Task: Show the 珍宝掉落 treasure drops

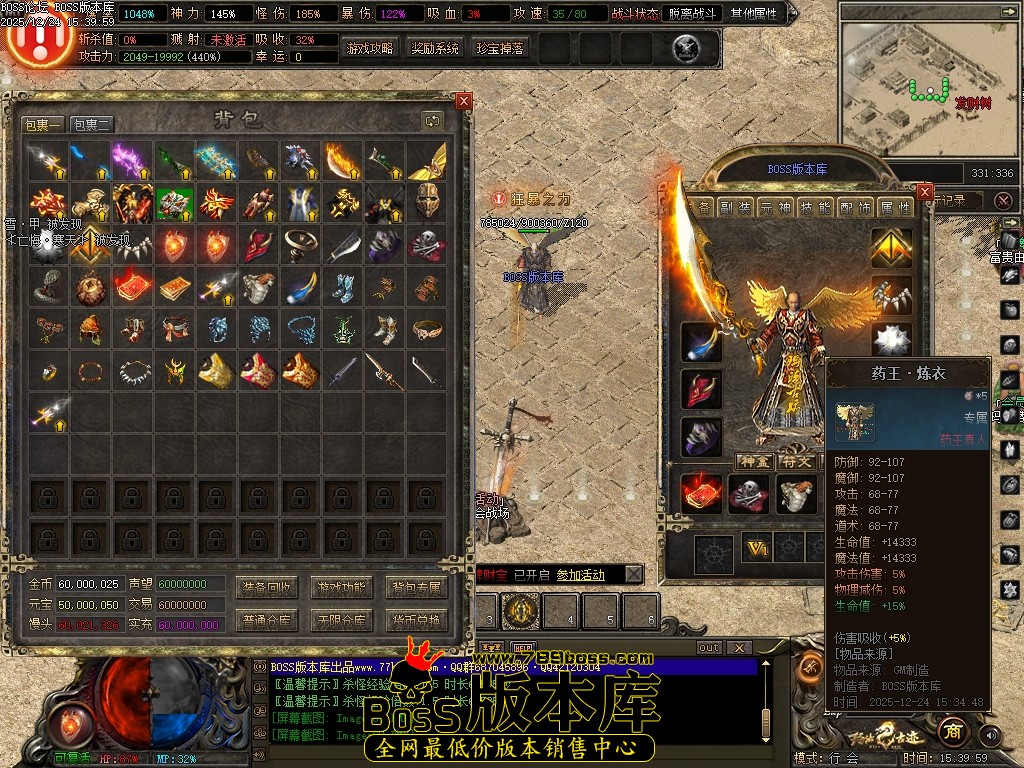Action: click(x=499, y=48)
